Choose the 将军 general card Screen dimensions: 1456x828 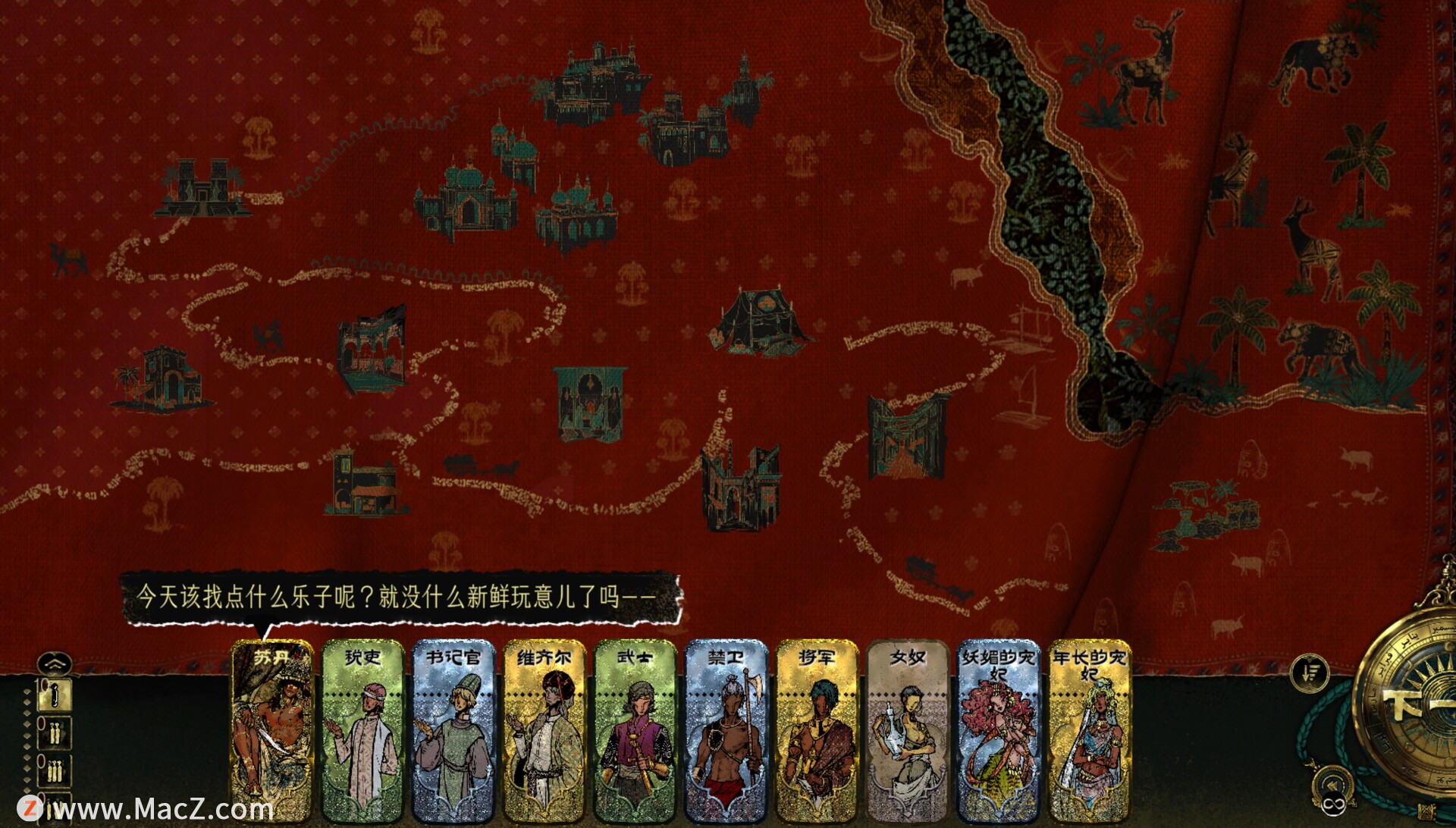[817, 732]
